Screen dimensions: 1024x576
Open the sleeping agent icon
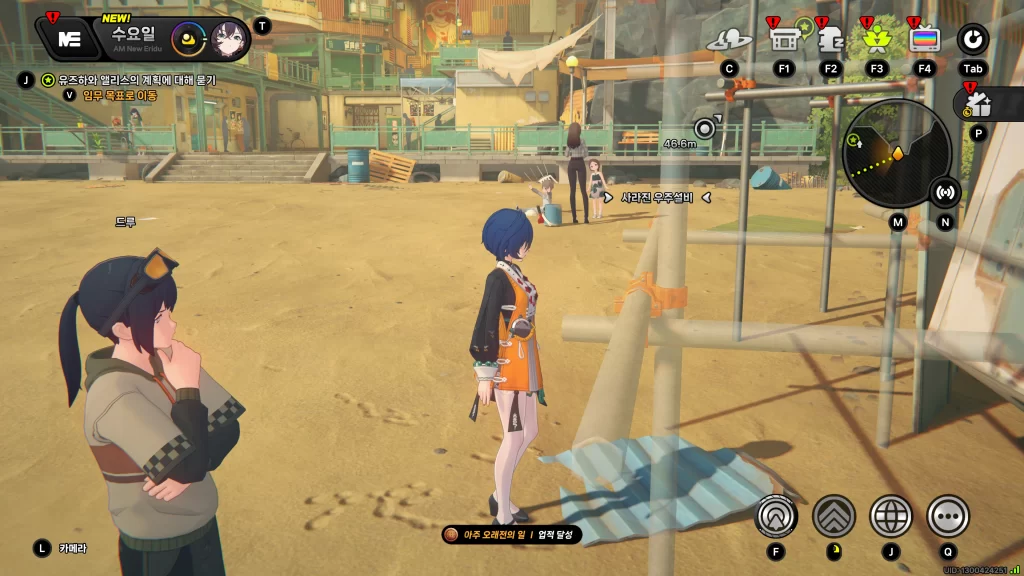pyautogui.click(x=830, y=39)
